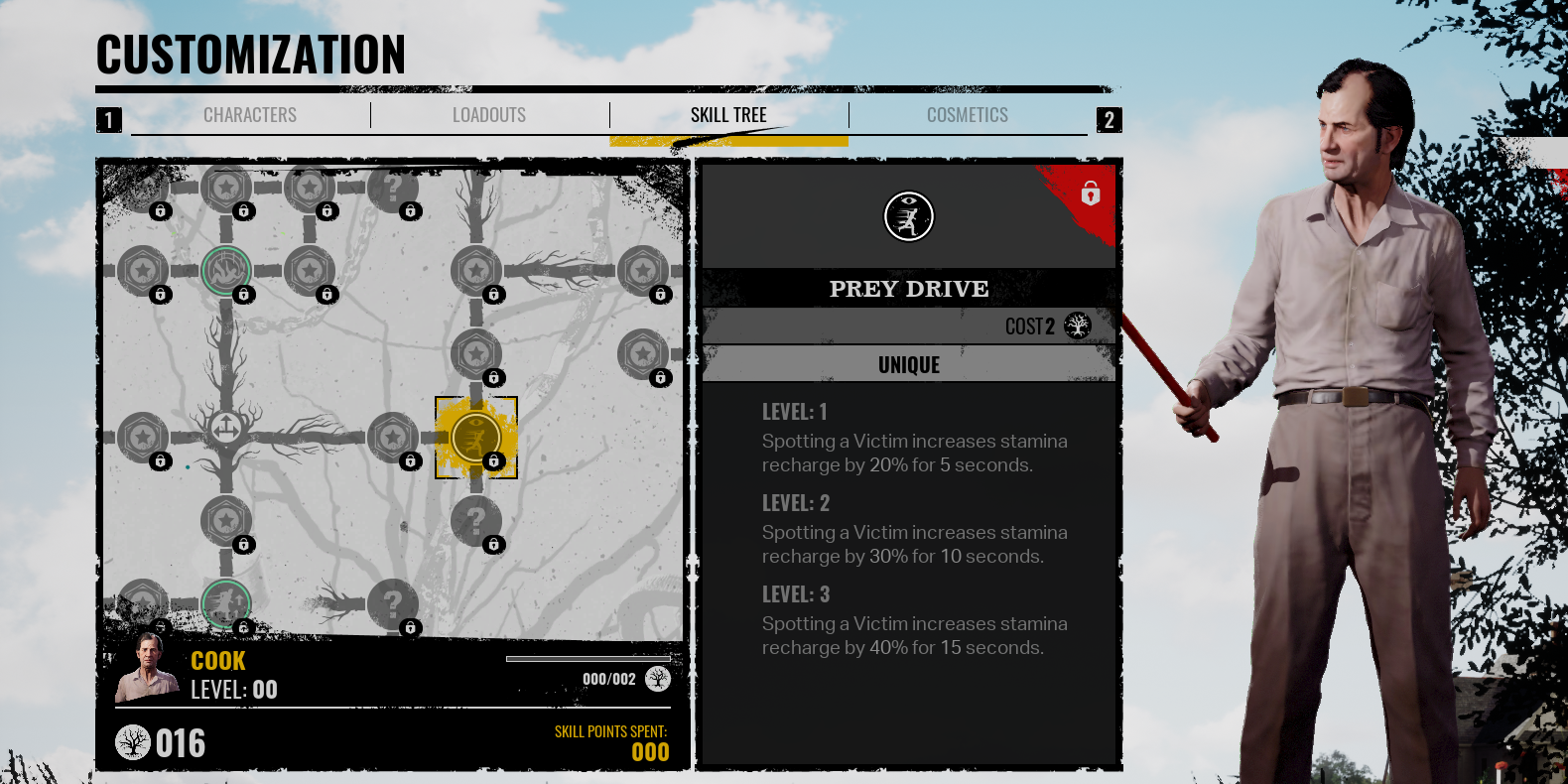This screenshot has height=784, width=1568.
Task: Click the green-ringed sprint skill node at bottom left
Action: tap(226, 604)
